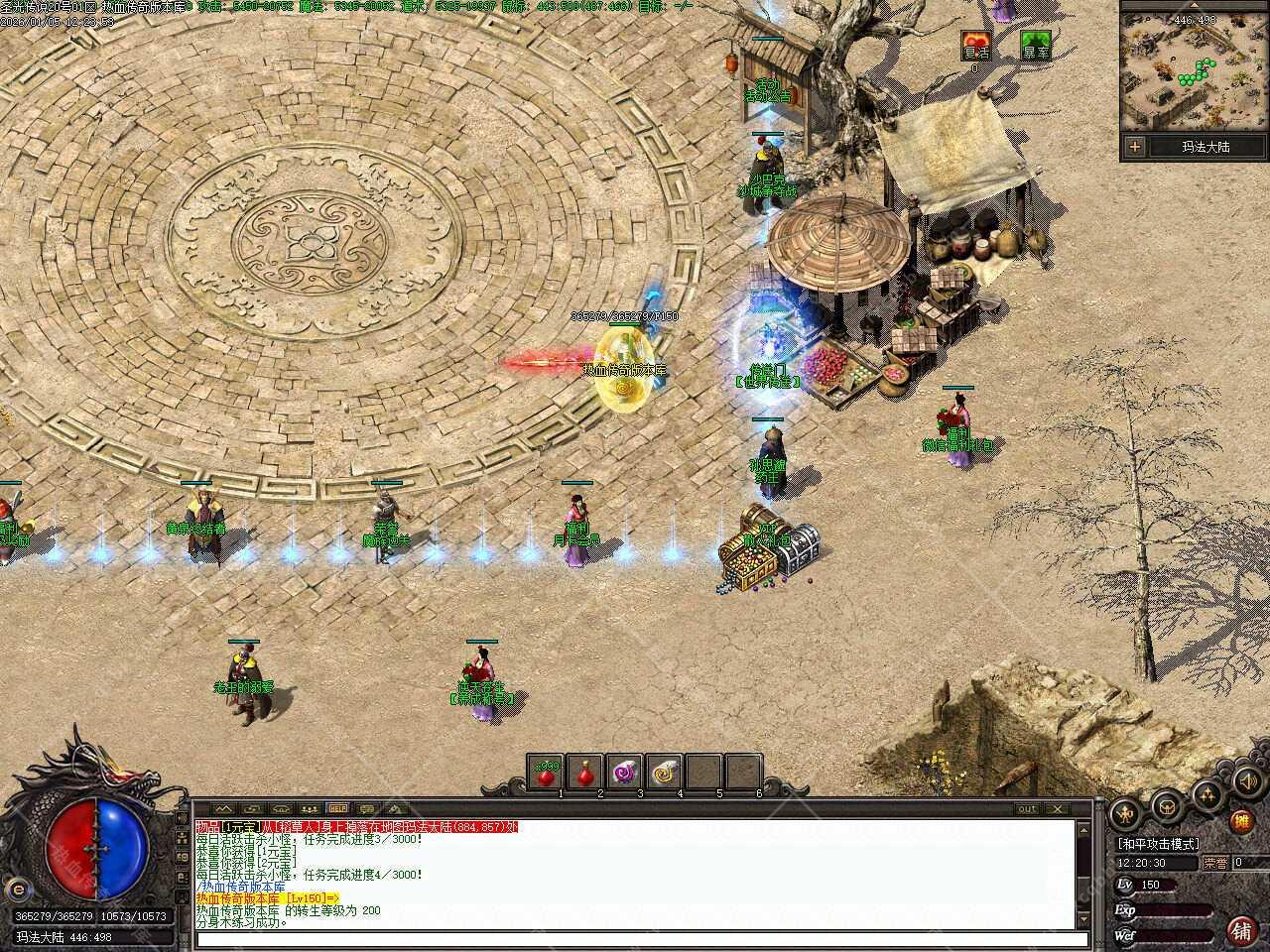Click the chat text input field
Screen dimensions: 1270x952
pos(635,940)
